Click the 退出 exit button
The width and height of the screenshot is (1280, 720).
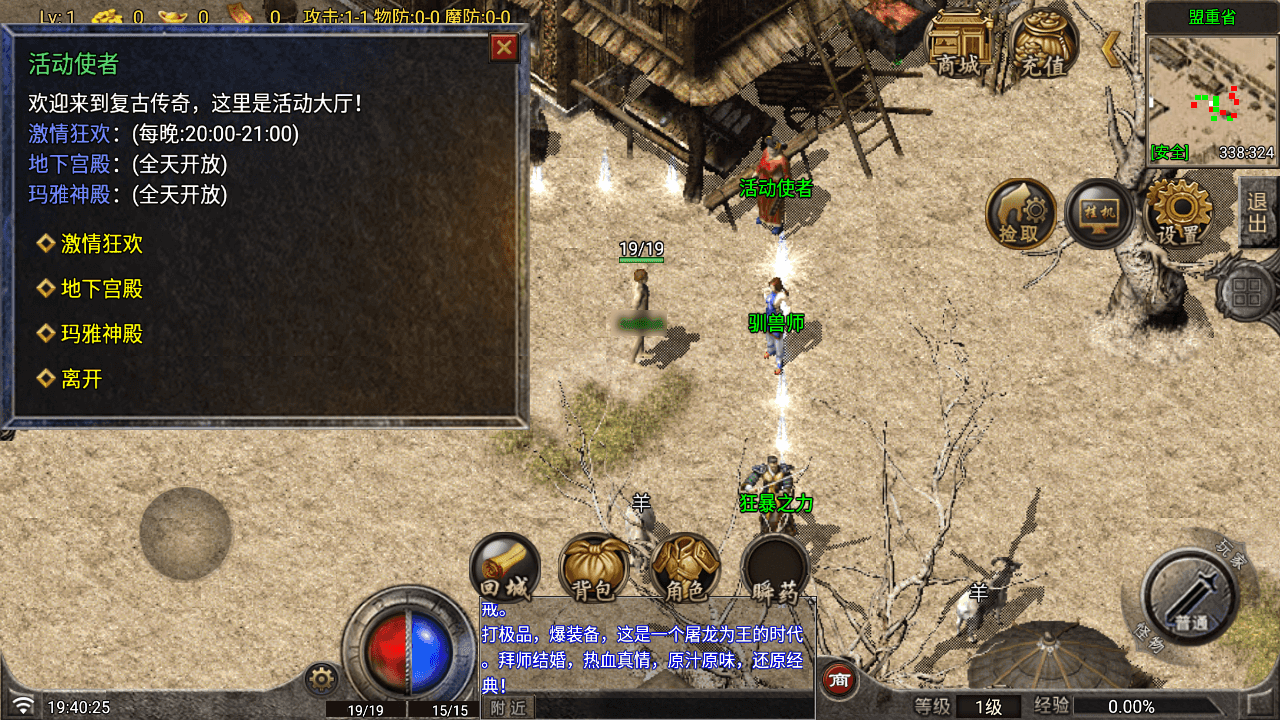pos(1257,212)
